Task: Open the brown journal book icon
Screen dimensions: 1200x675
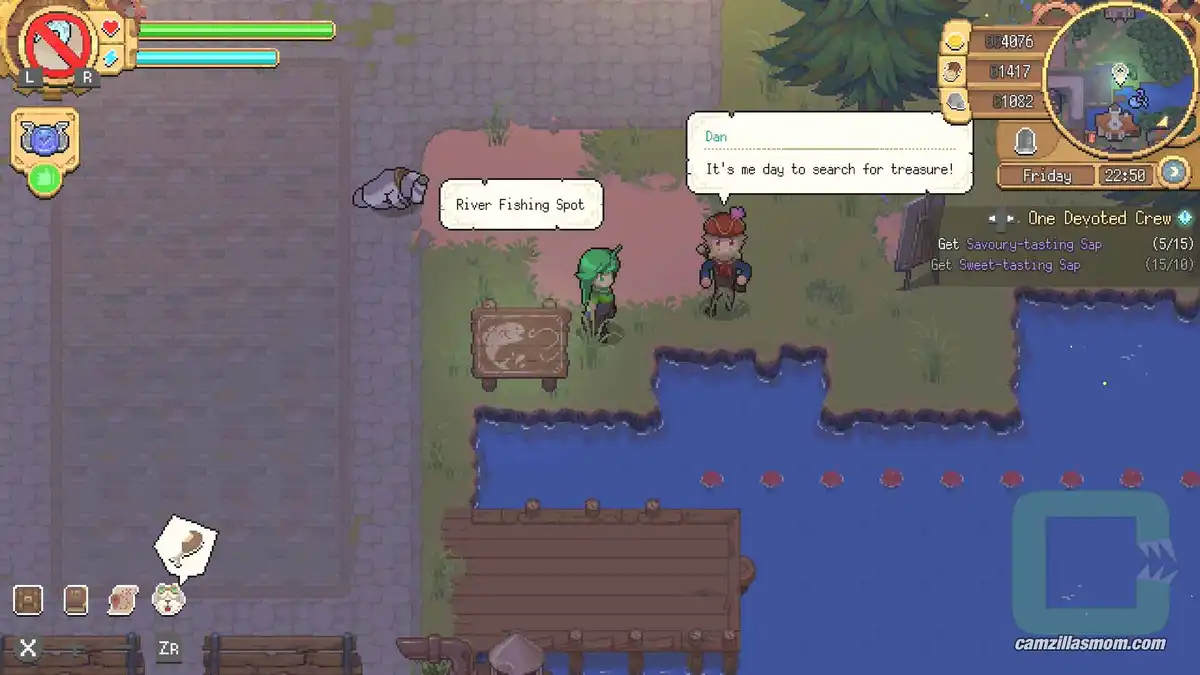Action: 76,599
